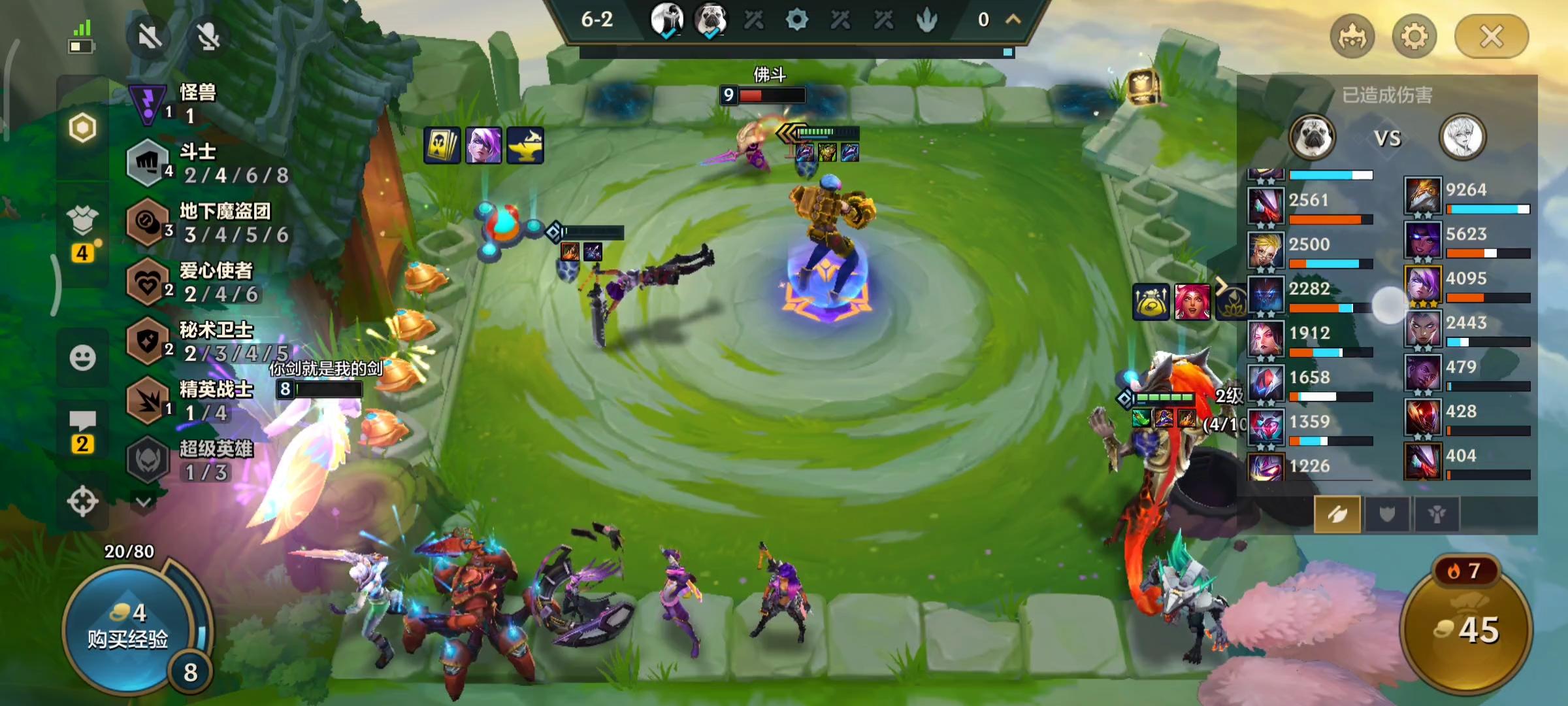Open chat with 2 unread messages
The image size is (1568, 706).
coord(82,431)
